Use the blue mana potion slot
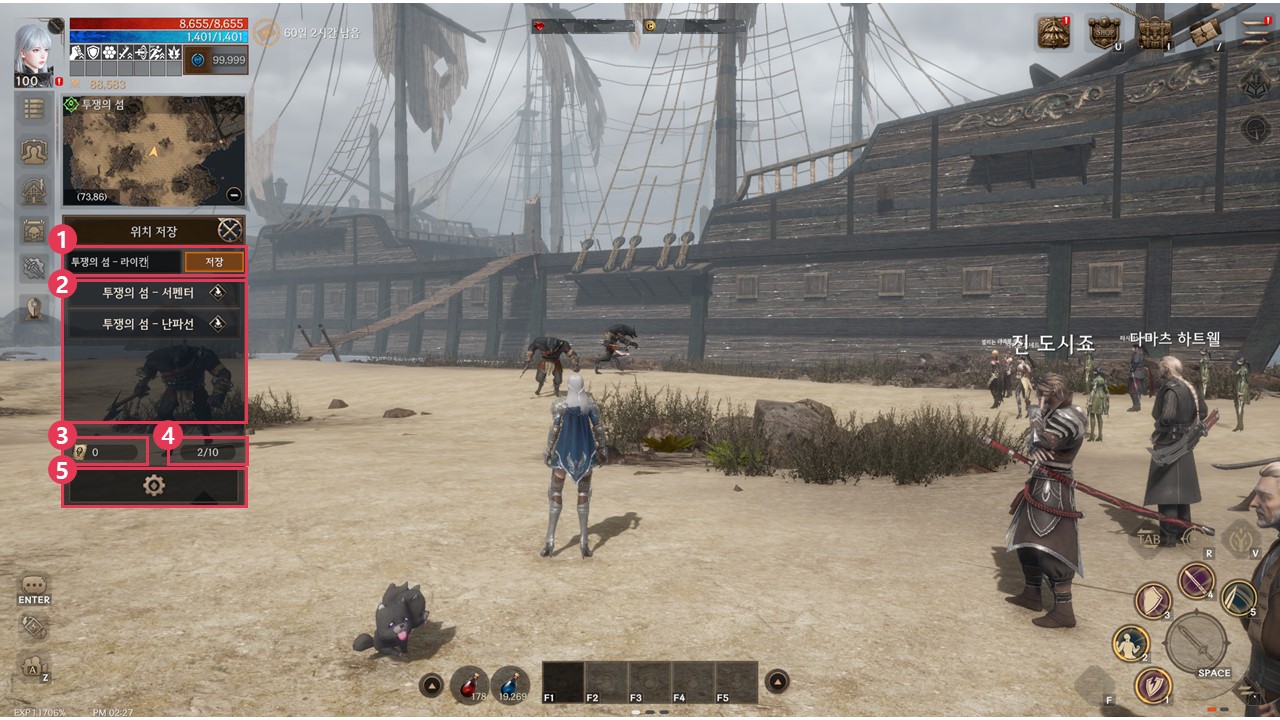The height and width of the screenshot is (720, 1280). pos(510,684)
